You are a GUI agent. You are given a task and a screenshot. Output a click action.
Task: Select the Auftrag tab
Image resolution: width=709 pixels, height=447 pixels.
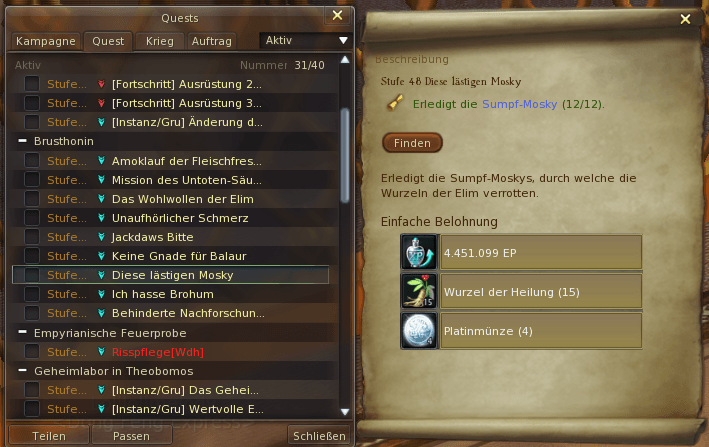(x=211, y=41)
